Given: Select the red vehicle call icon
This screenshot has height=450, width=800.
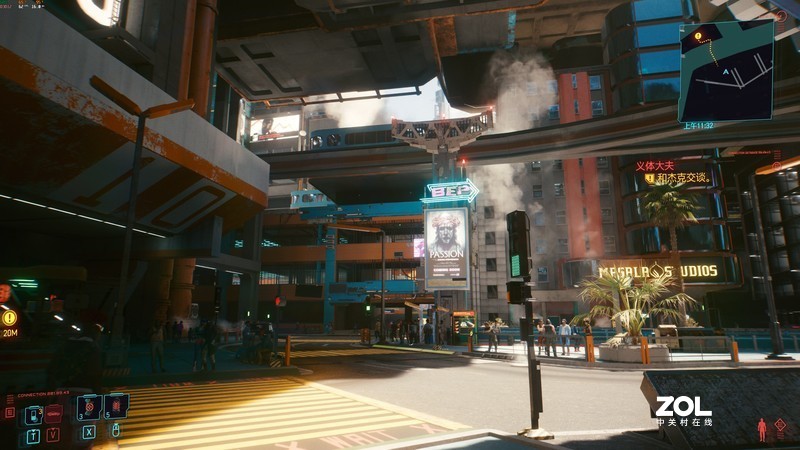Looking at the screenshot, I should [54, 411].
